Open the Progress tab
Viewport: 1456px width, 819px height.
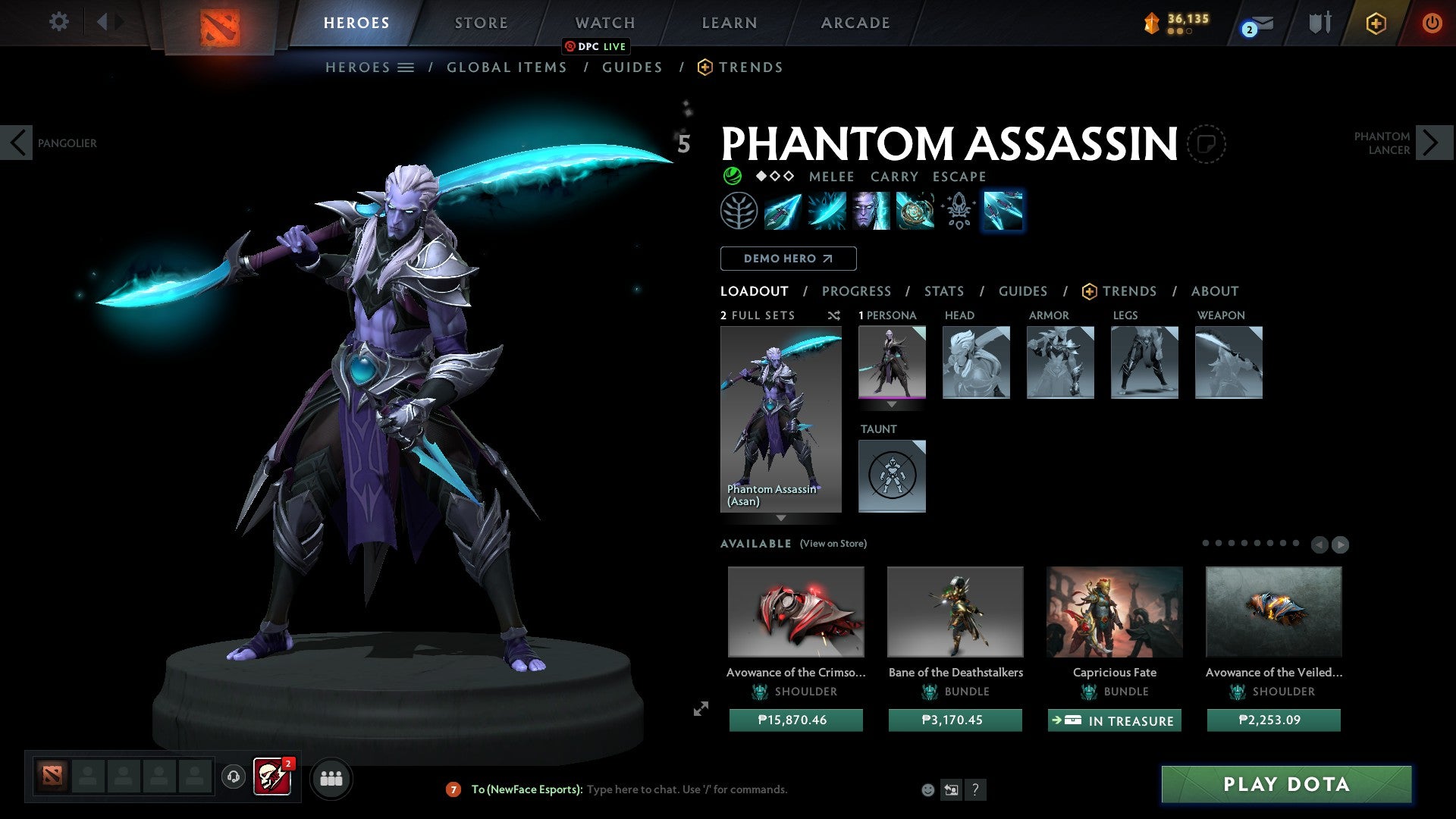click(857, 290)
